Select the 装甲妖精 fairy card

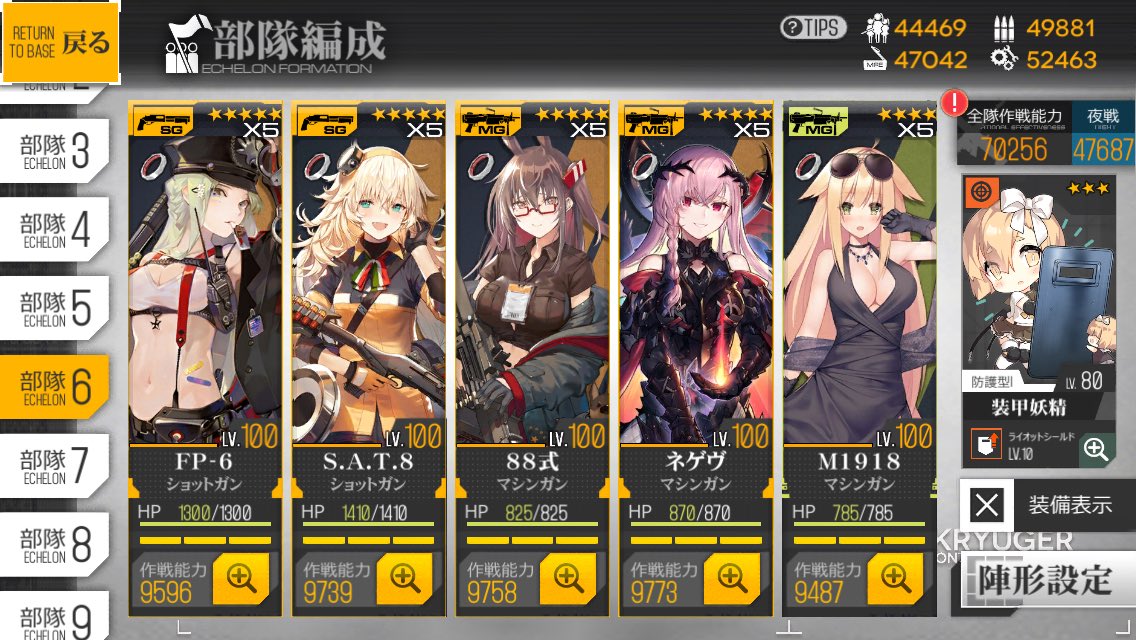(x=1038, y=300)
